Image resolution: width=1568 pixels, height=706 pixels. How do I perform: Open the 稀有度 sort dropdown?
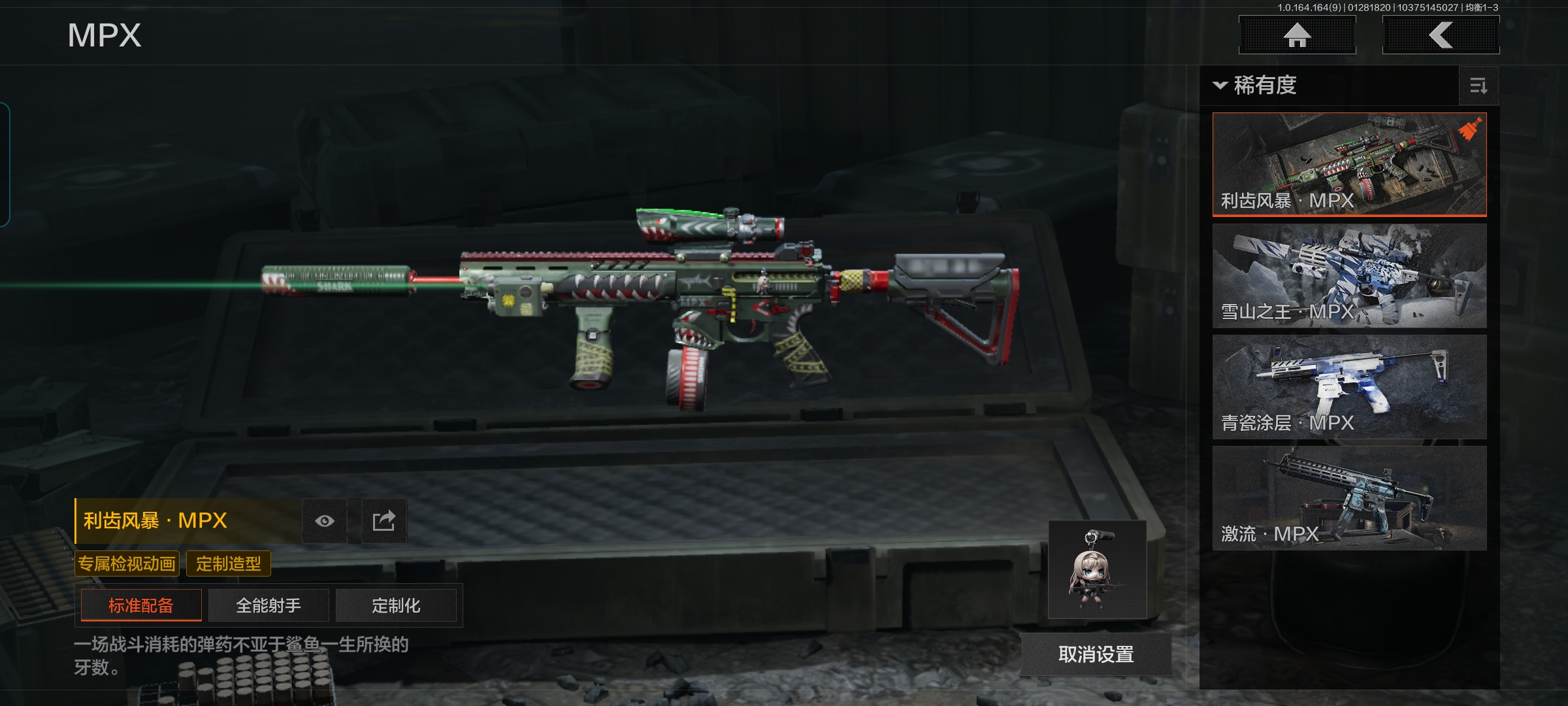click(1256, 86)
